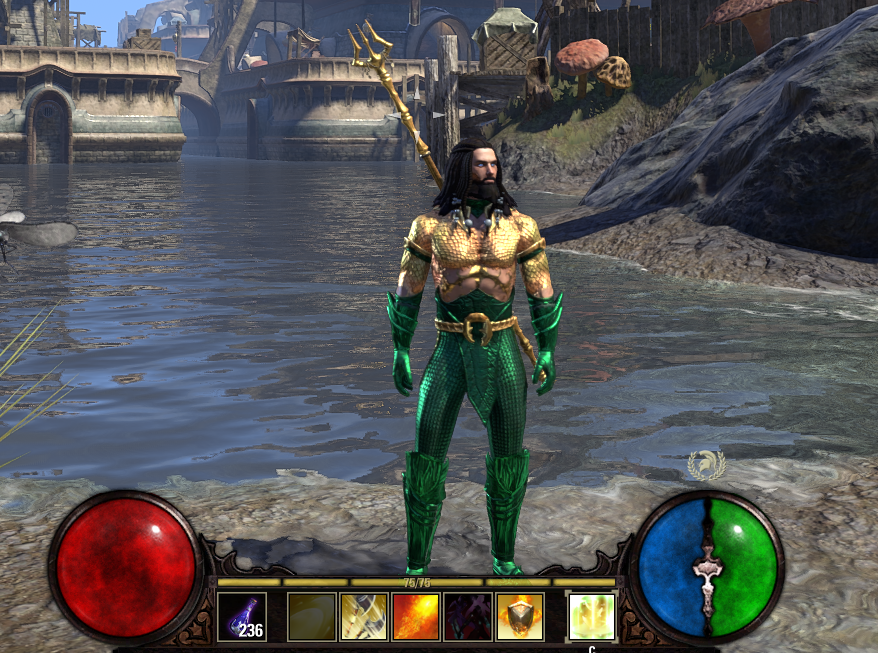This screenshot has height=653, width=878.
Task: Activate the orange fire blast ability
Action: 416,617
